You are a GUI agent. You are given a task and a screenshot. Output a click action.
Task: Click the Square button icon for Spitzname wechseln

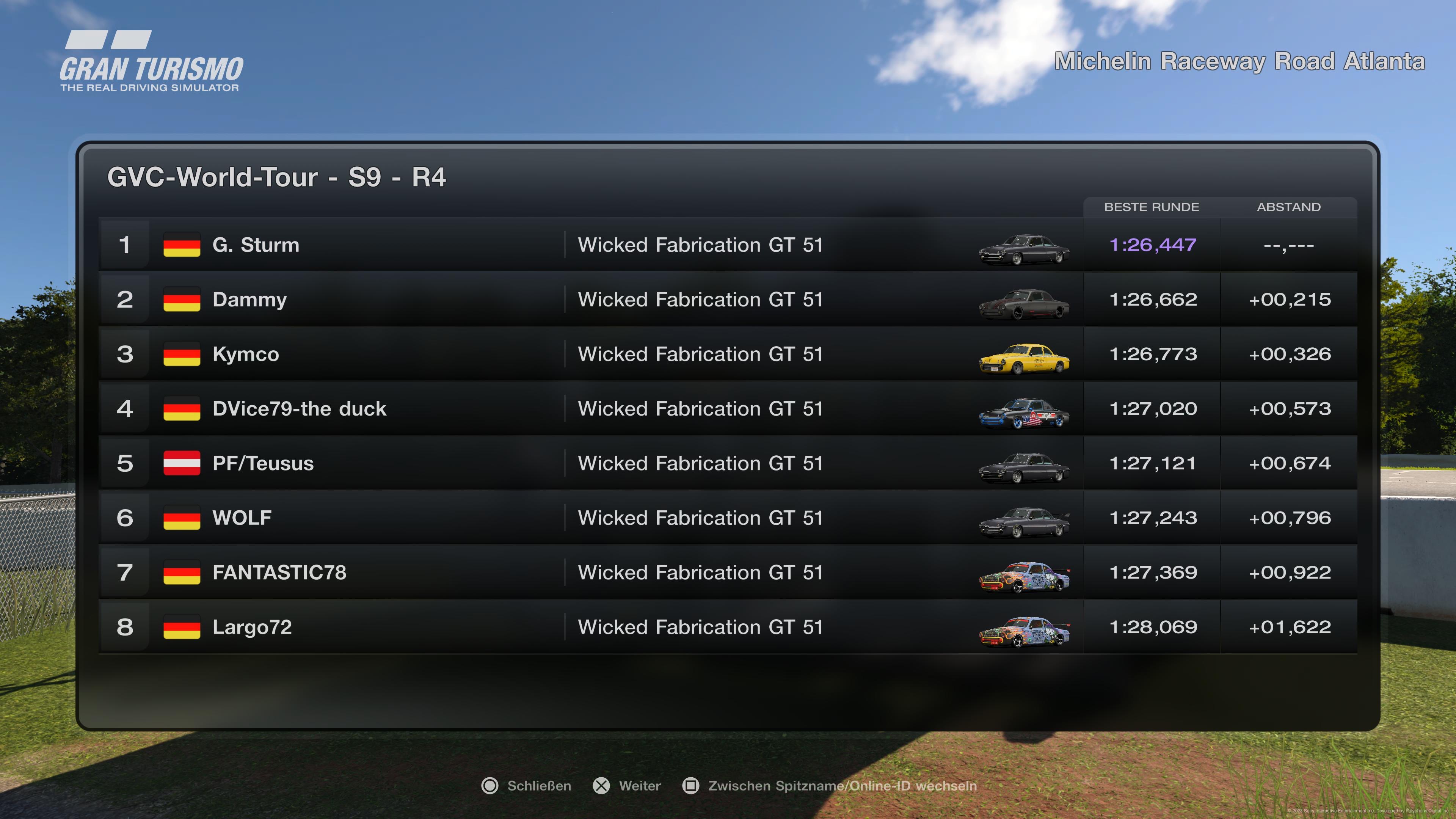(x=691, y=786)
